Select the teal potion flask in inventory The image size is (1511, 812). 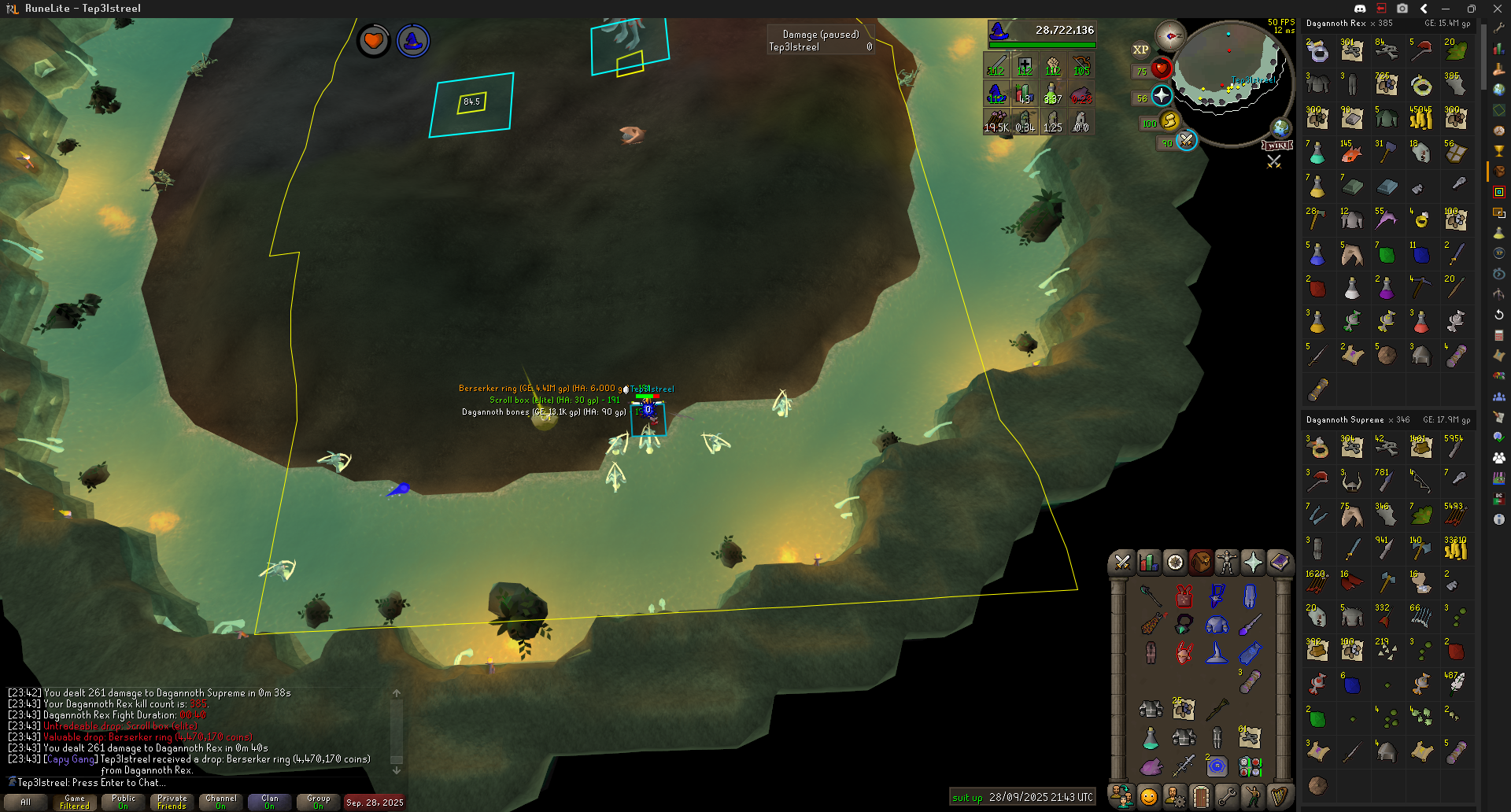click(1151, 738)
